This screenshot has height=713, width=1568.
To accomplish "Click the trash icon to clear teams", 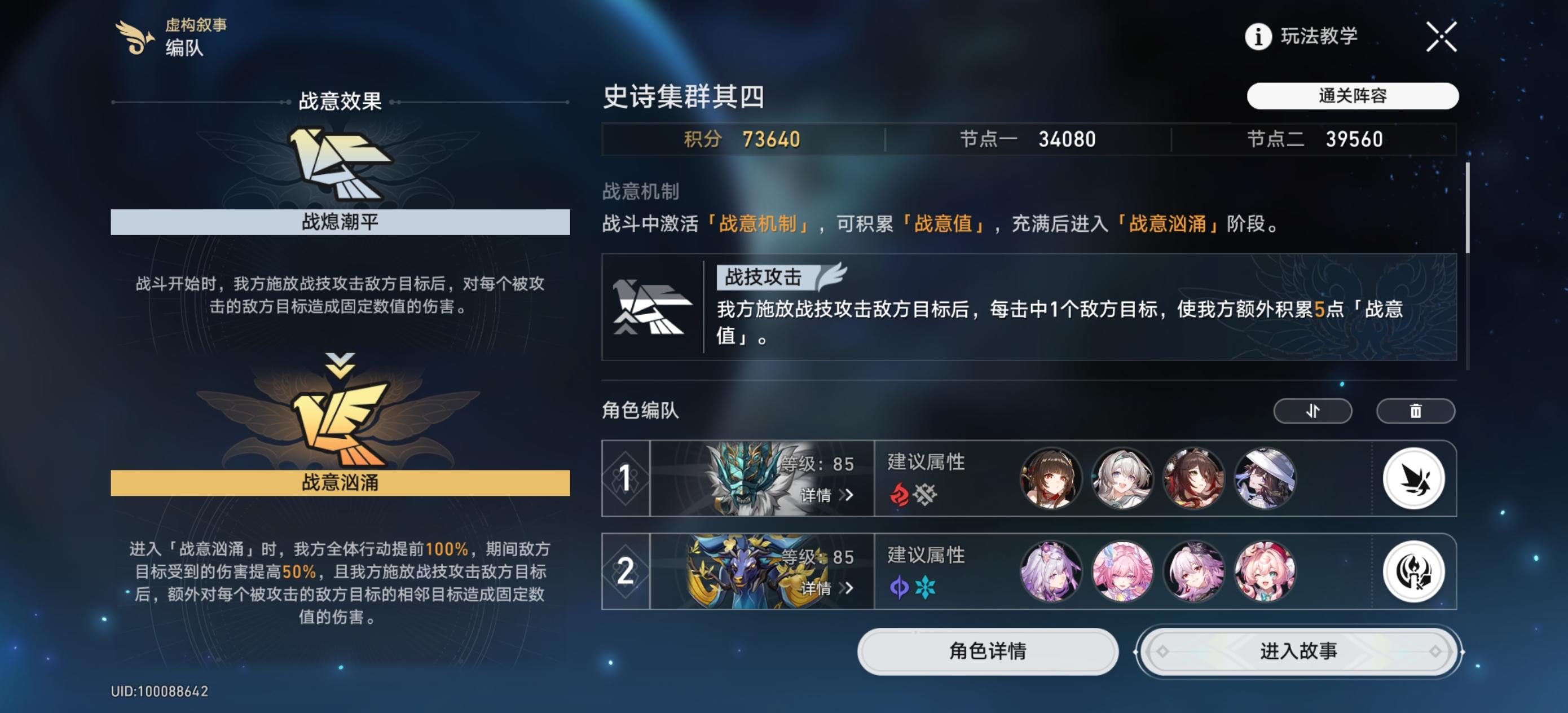I will click(1416, 411).
